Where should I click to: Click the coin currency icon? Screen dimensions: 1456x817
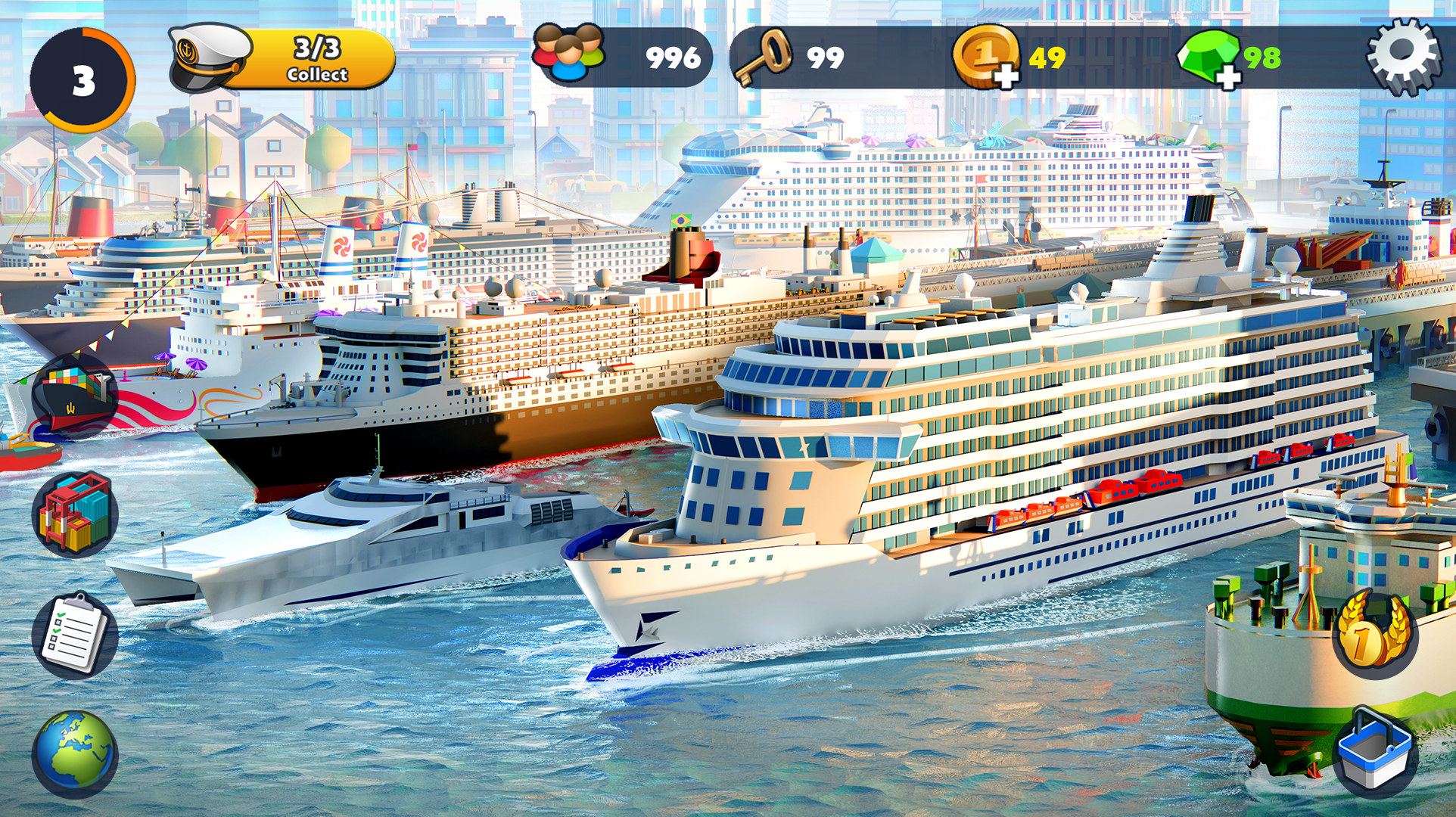(x=986, y=54)
